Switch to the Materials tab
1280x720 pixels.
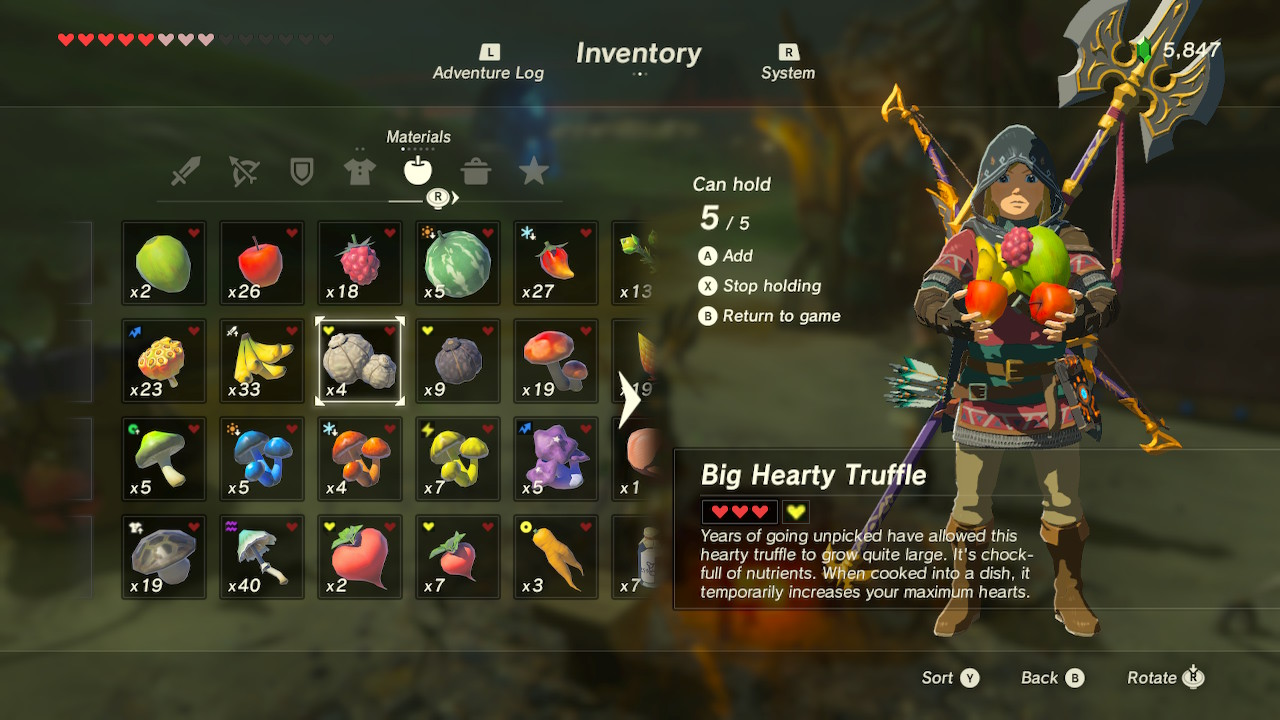[418, 170]
